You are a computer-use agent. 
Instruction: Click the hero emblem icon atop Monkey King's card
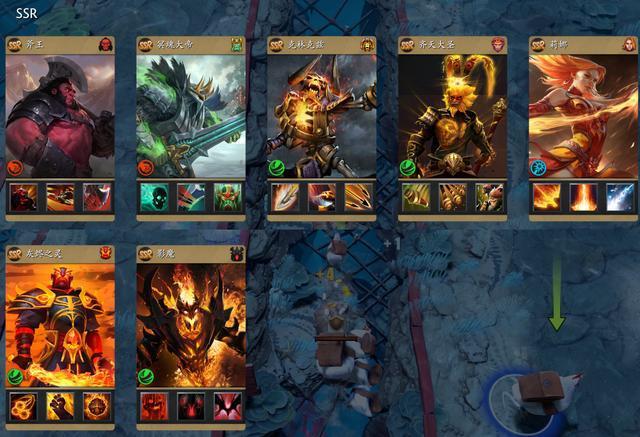point(497,45)
